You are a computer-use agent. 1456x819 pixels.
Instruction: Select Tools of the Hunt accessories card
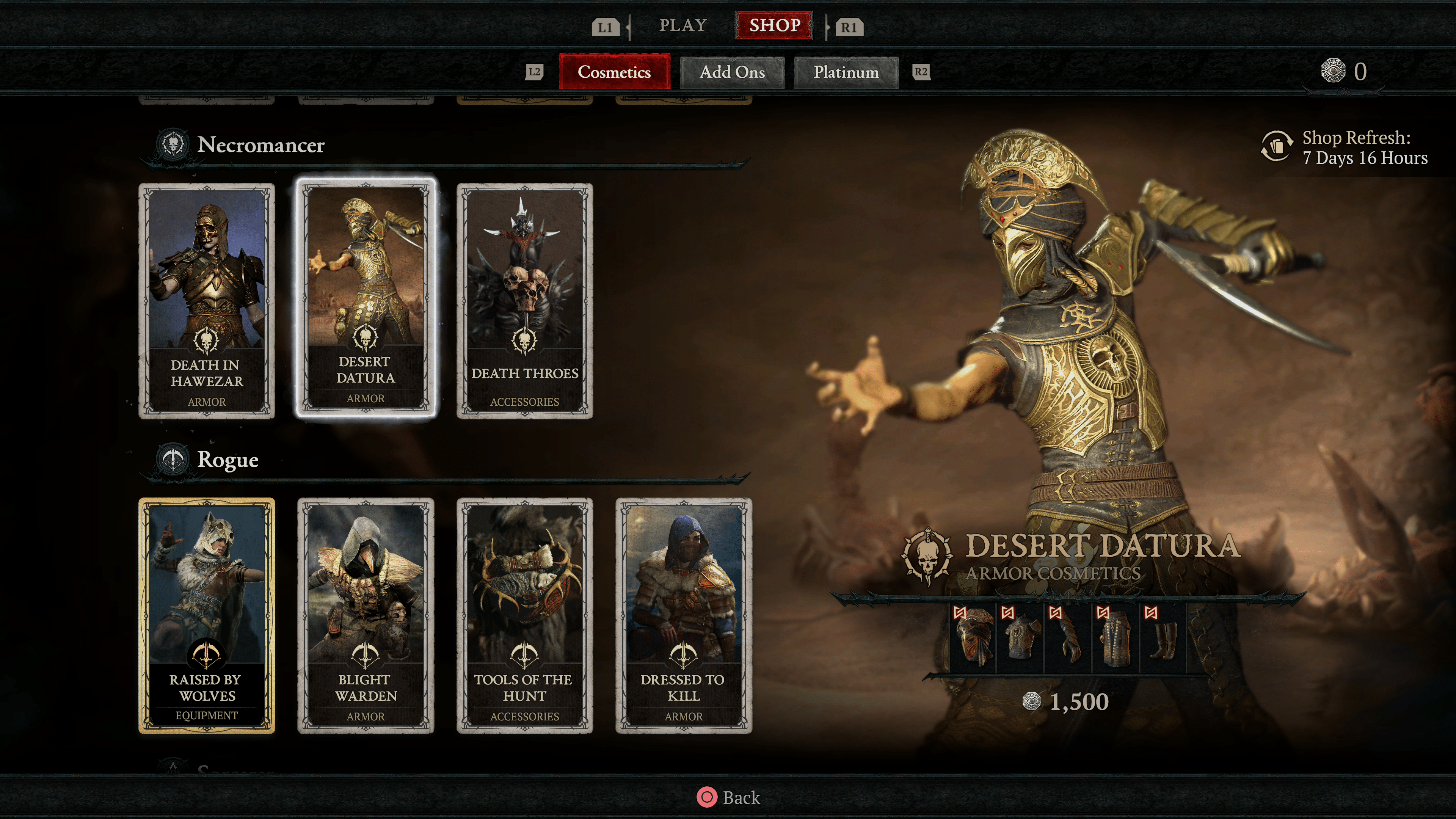point(524,615)
